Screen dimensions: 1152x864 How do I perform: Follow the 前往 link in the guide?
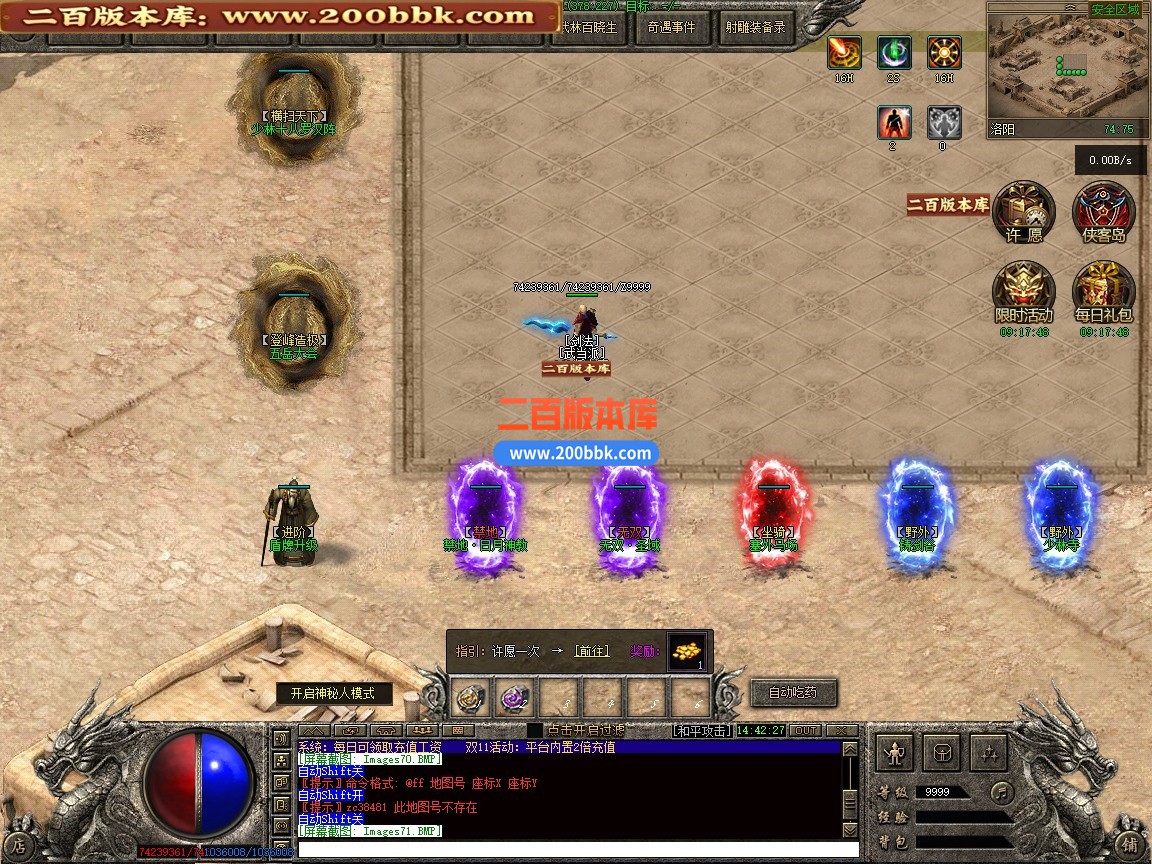click(x=591, y=651)
